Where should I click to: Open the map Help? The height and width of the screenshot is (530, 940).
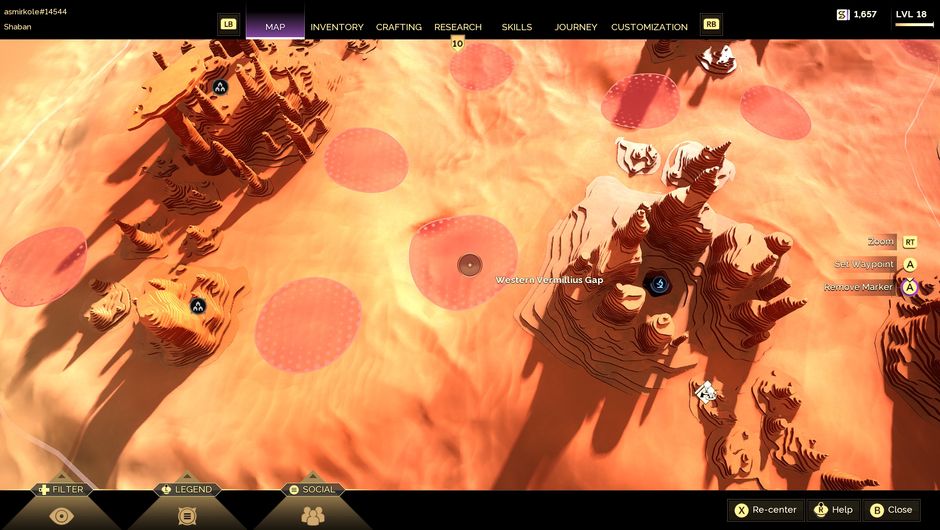point(833,510)
